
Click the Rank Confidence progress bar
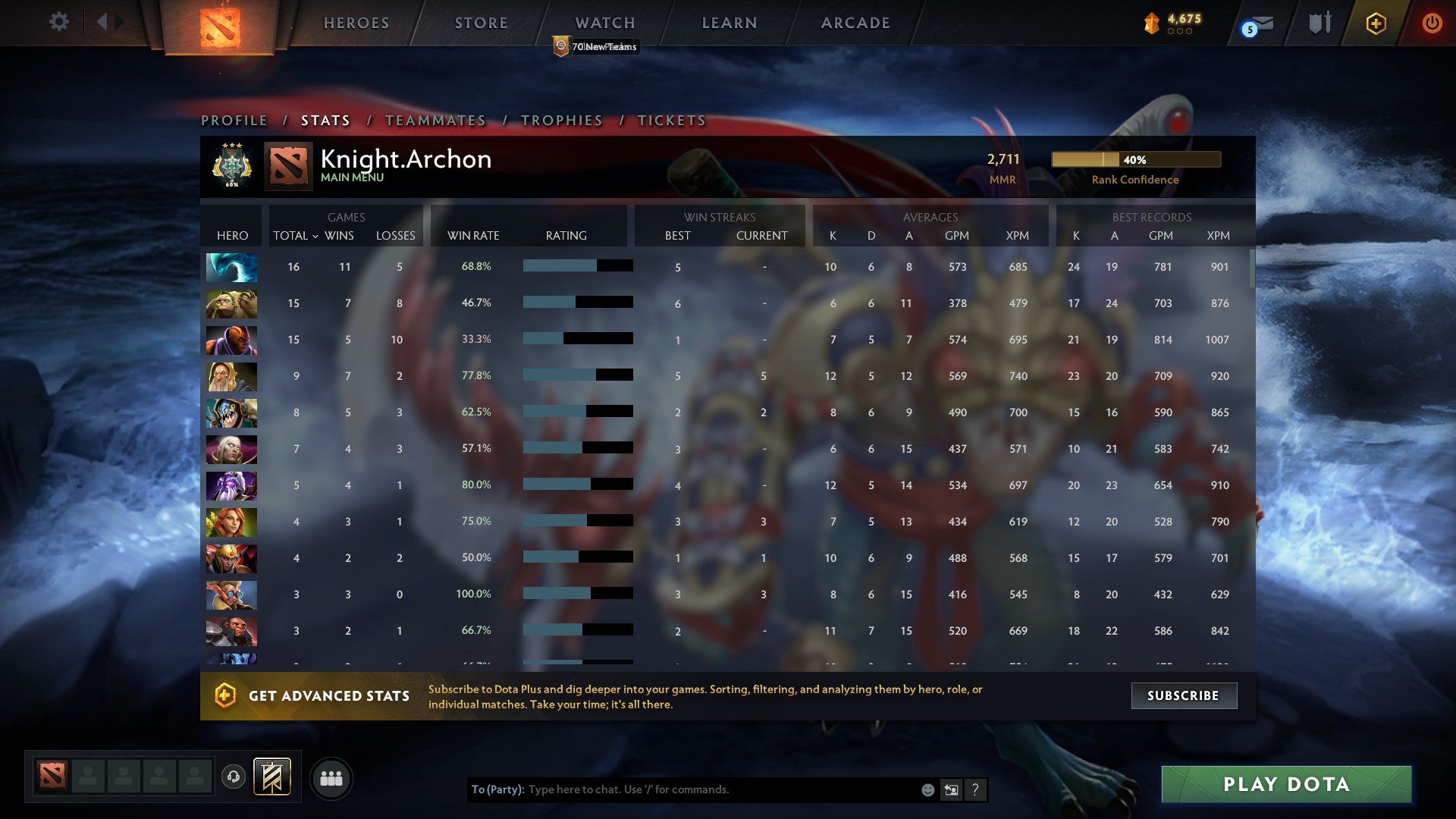point(1135,159)
